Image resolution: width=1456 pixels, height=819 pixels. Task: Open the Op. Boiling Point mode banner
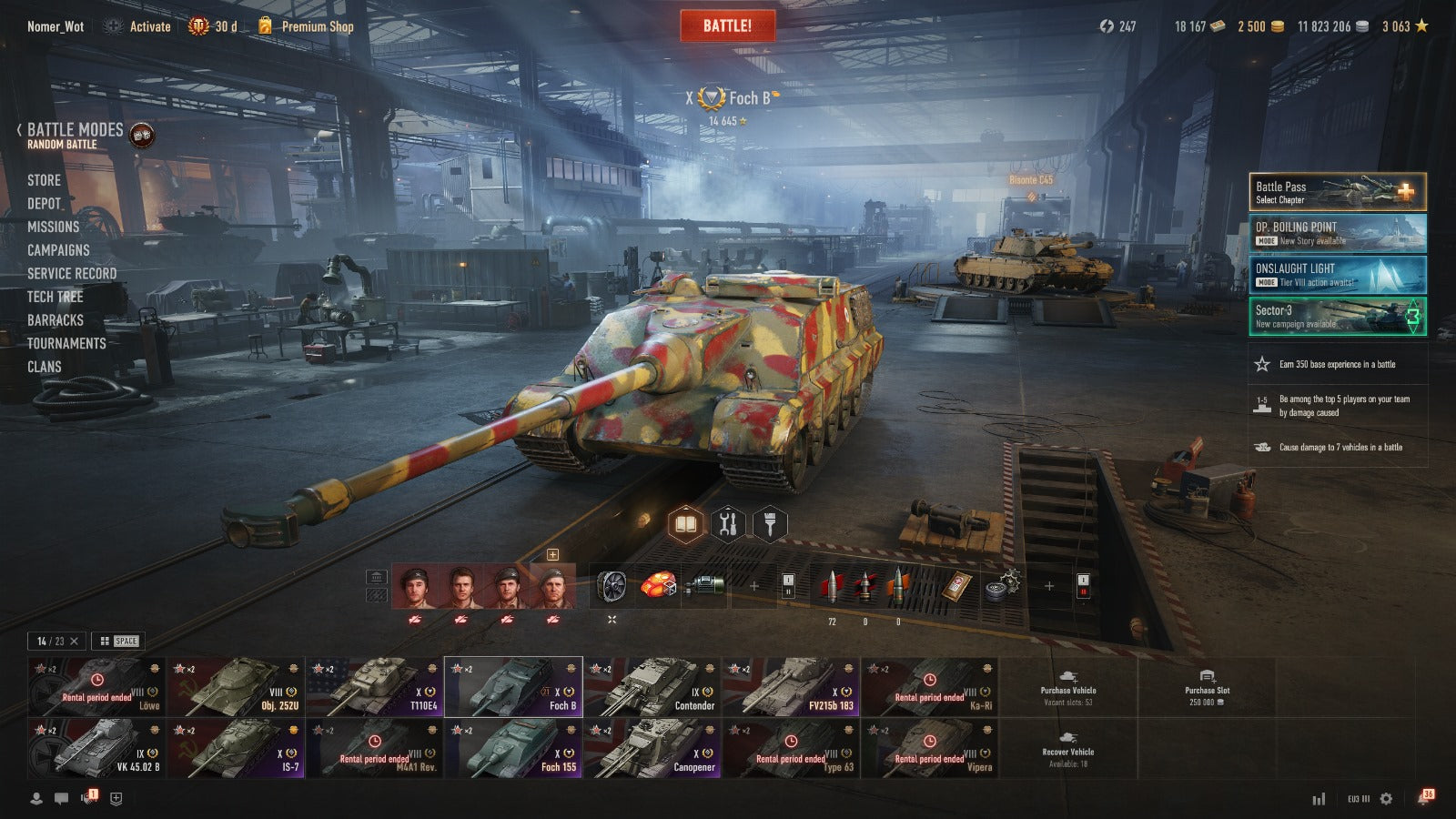[1337, 233]
